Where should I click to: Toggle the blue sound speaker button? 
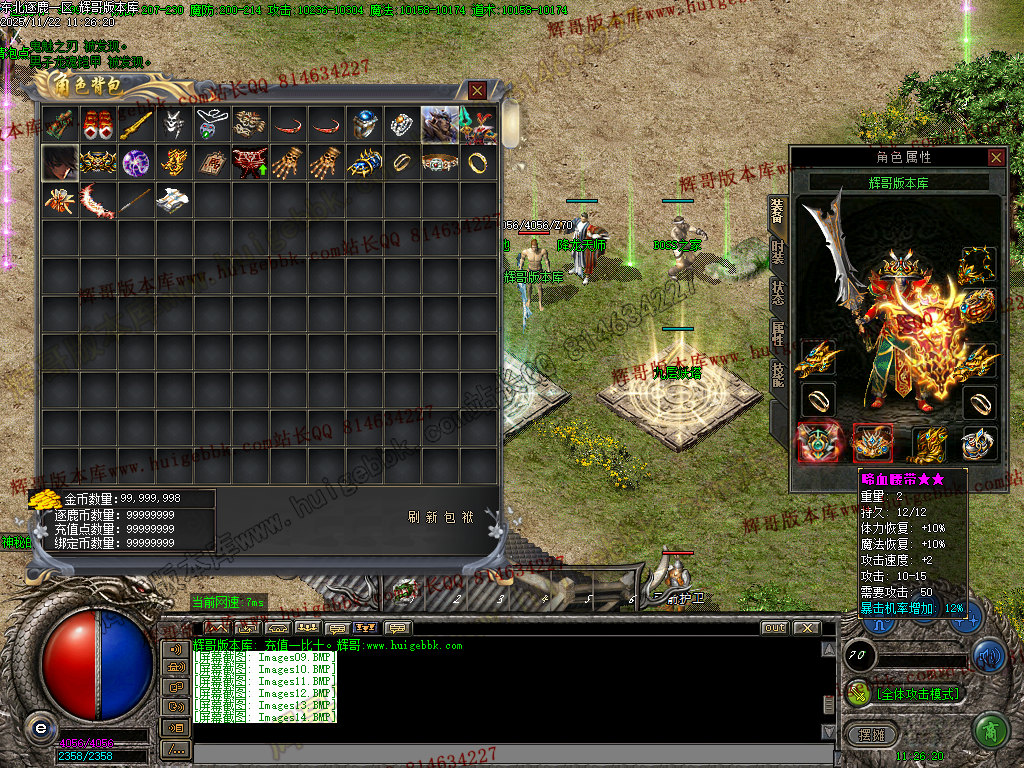(x=989, y=656)
